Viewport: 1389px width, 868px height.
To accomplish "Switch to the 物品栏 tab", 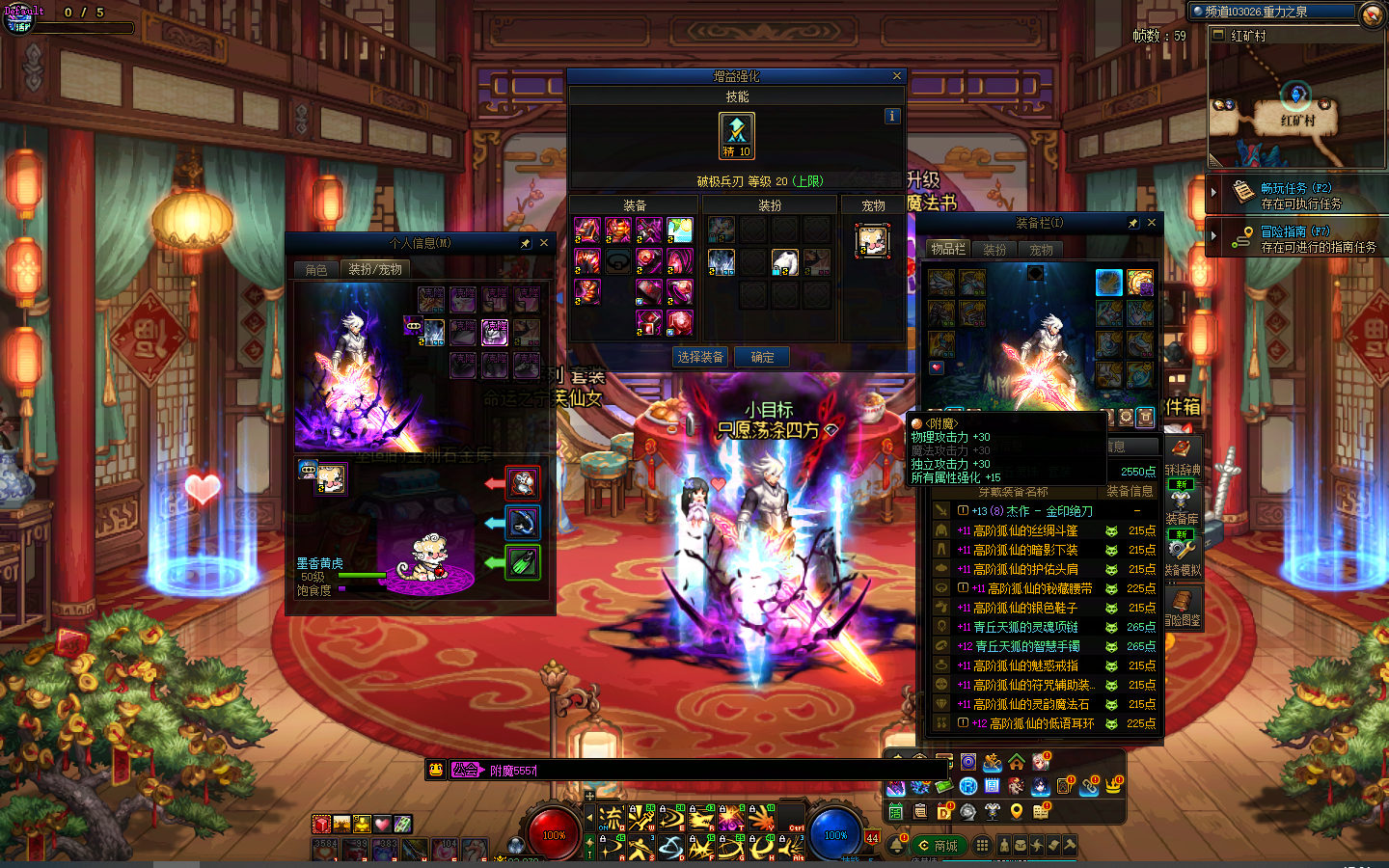I will click(947, 250).
